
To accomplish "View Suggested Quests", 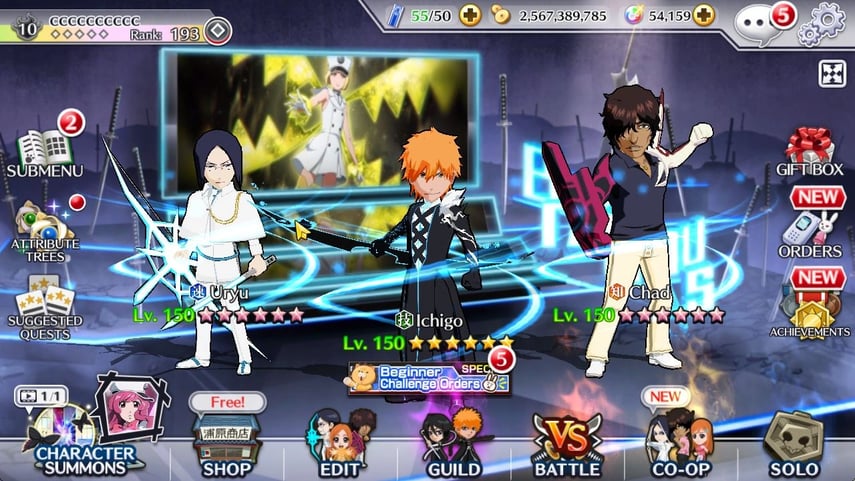I will coord(42,300).
